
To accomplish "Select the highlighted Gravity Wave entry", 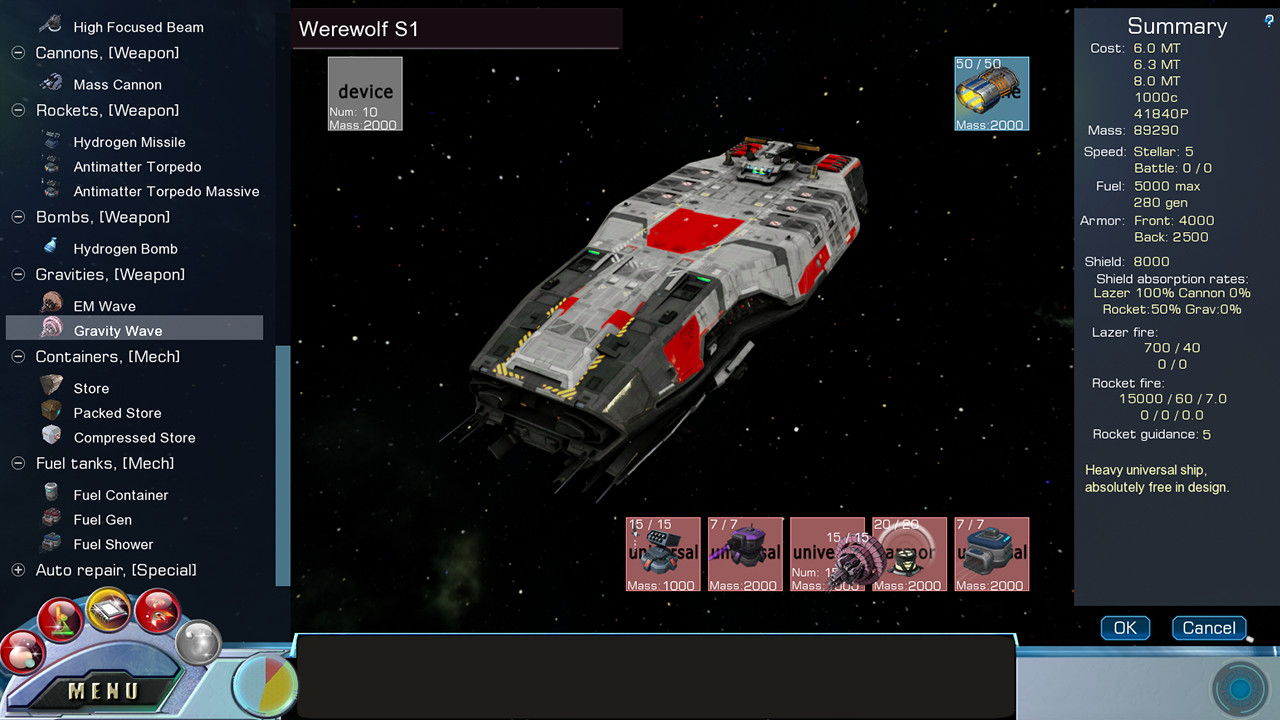I will [118, 330].
